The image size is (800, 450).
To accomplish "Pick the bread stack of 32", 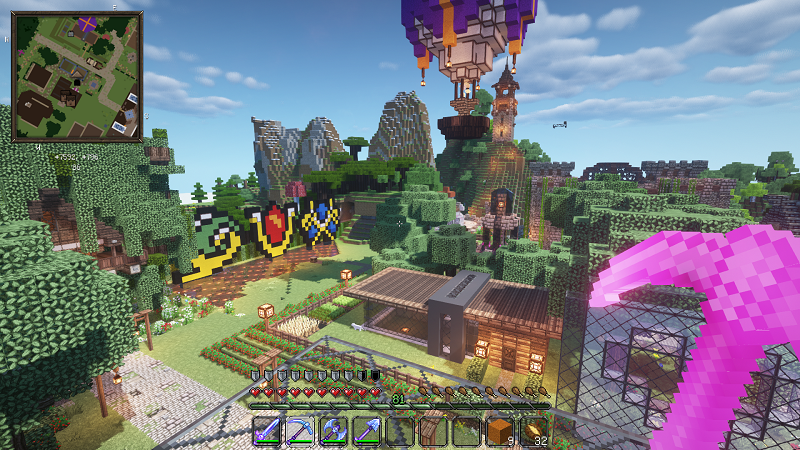I will point(533,431).
